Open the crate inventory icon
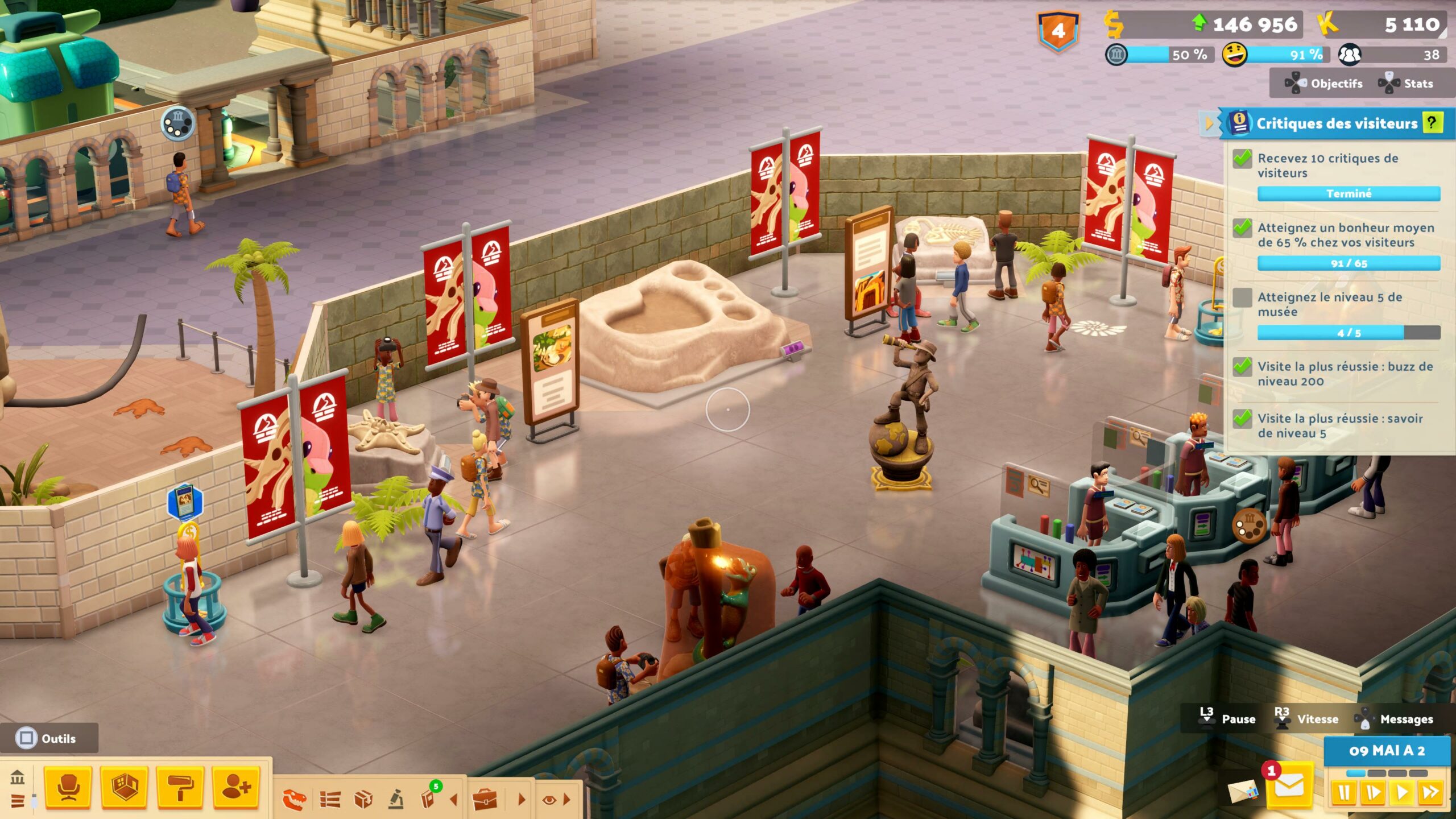 363,800
